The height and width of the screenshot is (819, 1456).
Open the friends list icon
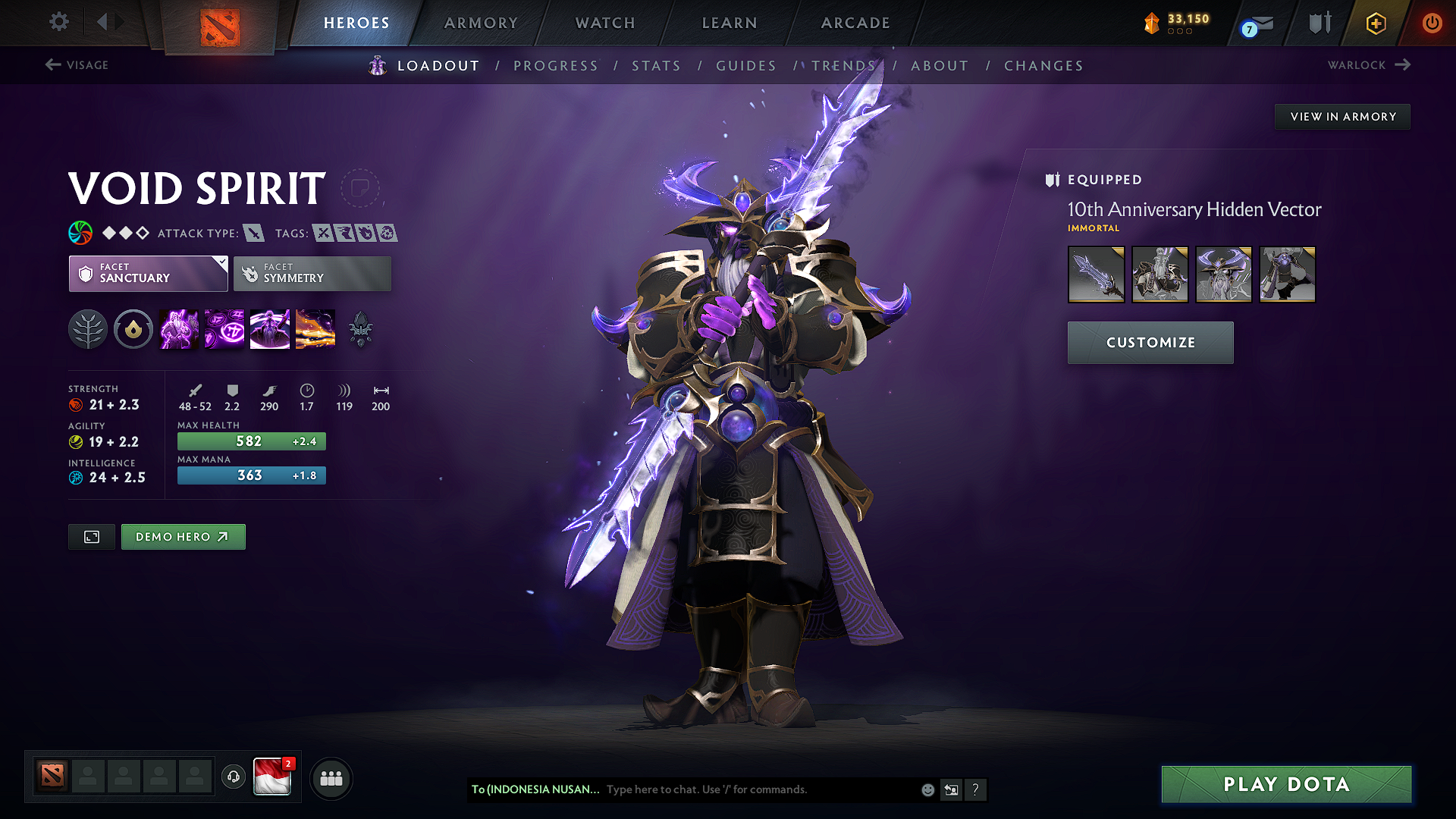click(331, 778)
